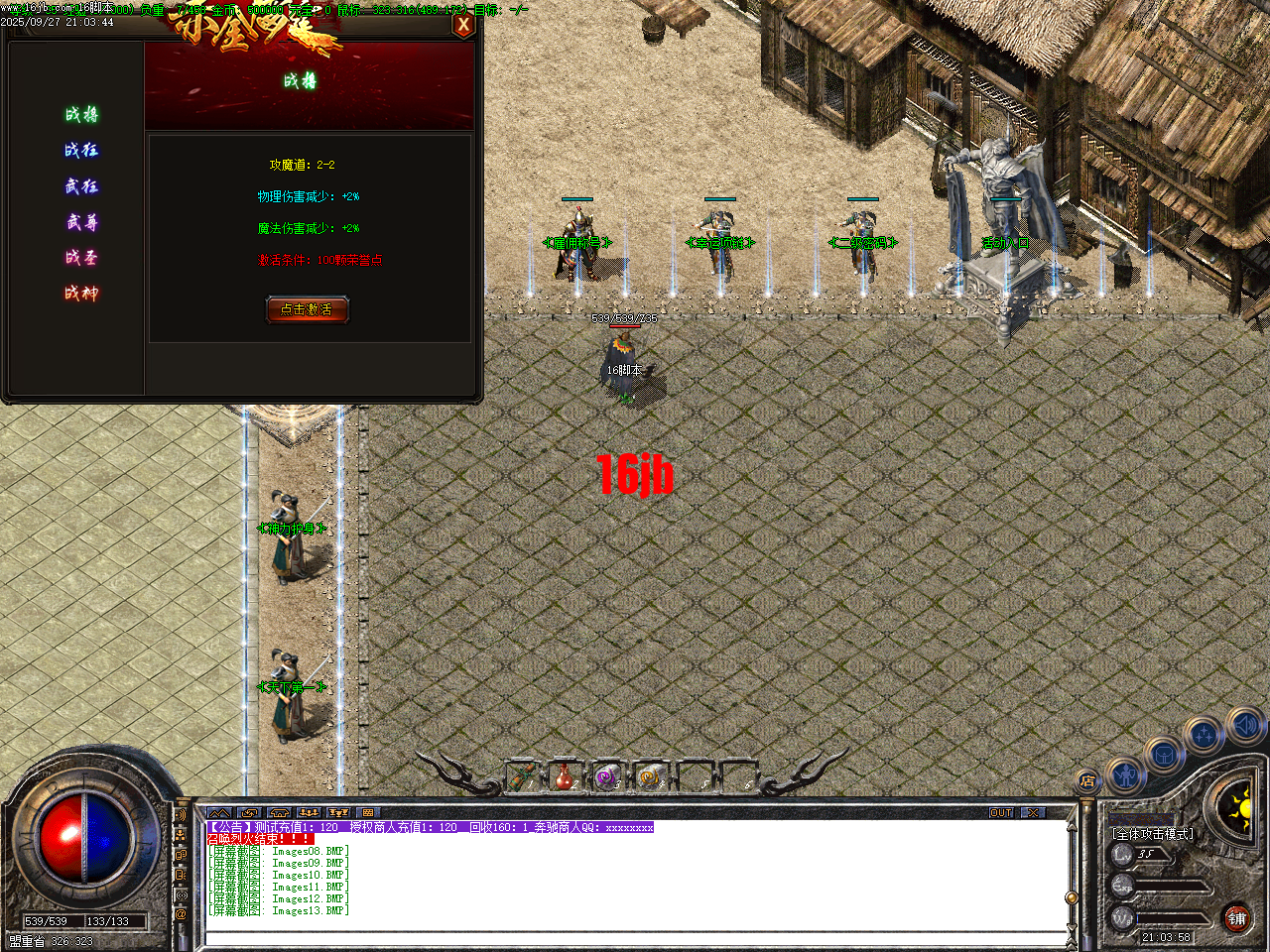Select the minimap mountains icon above the chat
Viewport: 1270px width, 952px height.
(x=220, y=813)
